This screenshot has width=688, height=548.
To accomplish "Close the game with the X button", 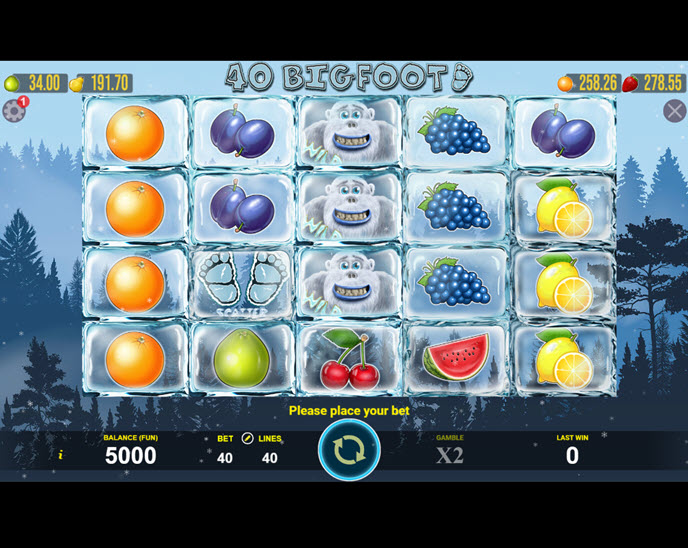I will [x=674, y=111].
